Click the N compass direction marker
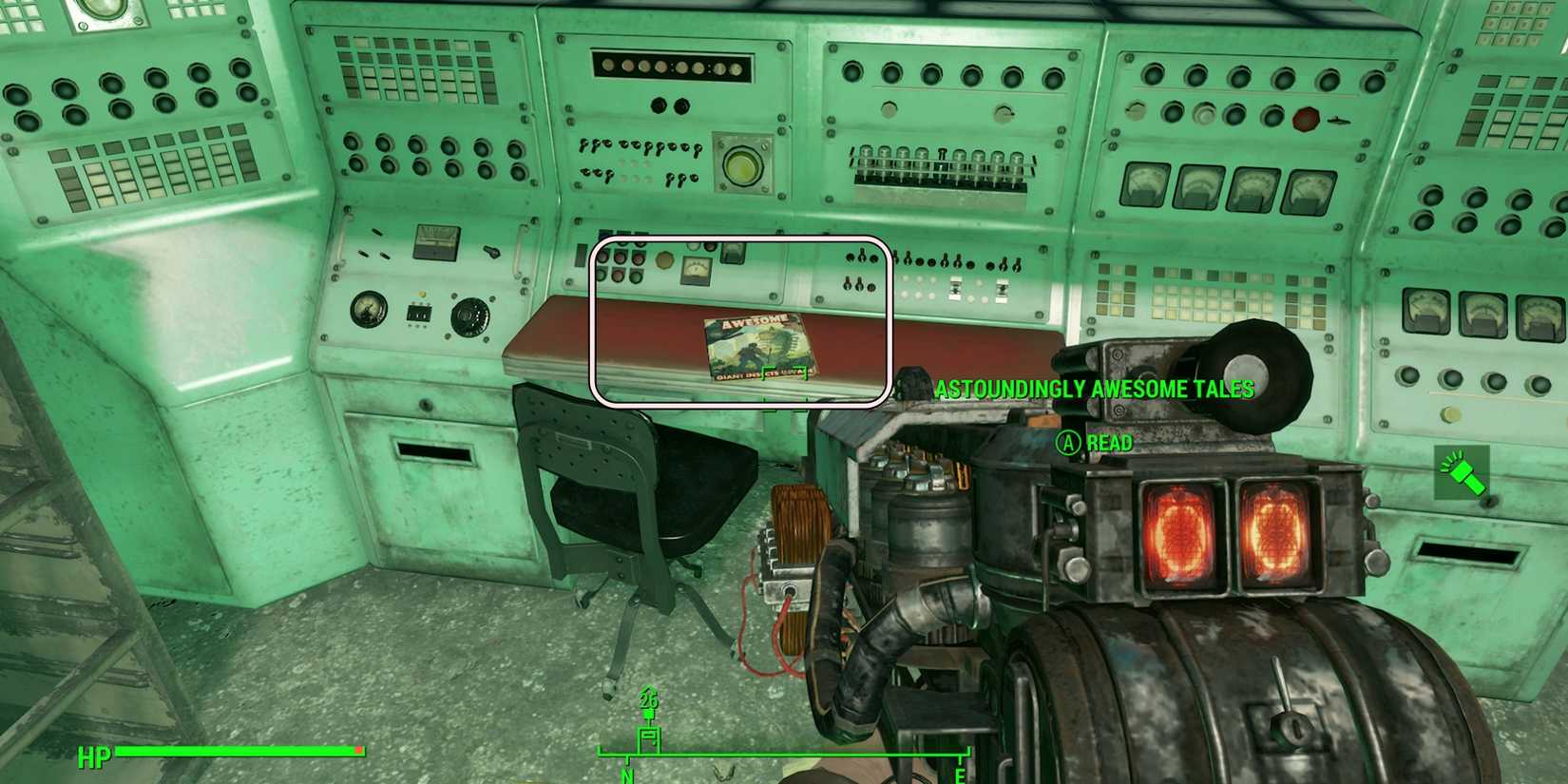Viewport: 1568px width, 784px height. coord(626,774)
